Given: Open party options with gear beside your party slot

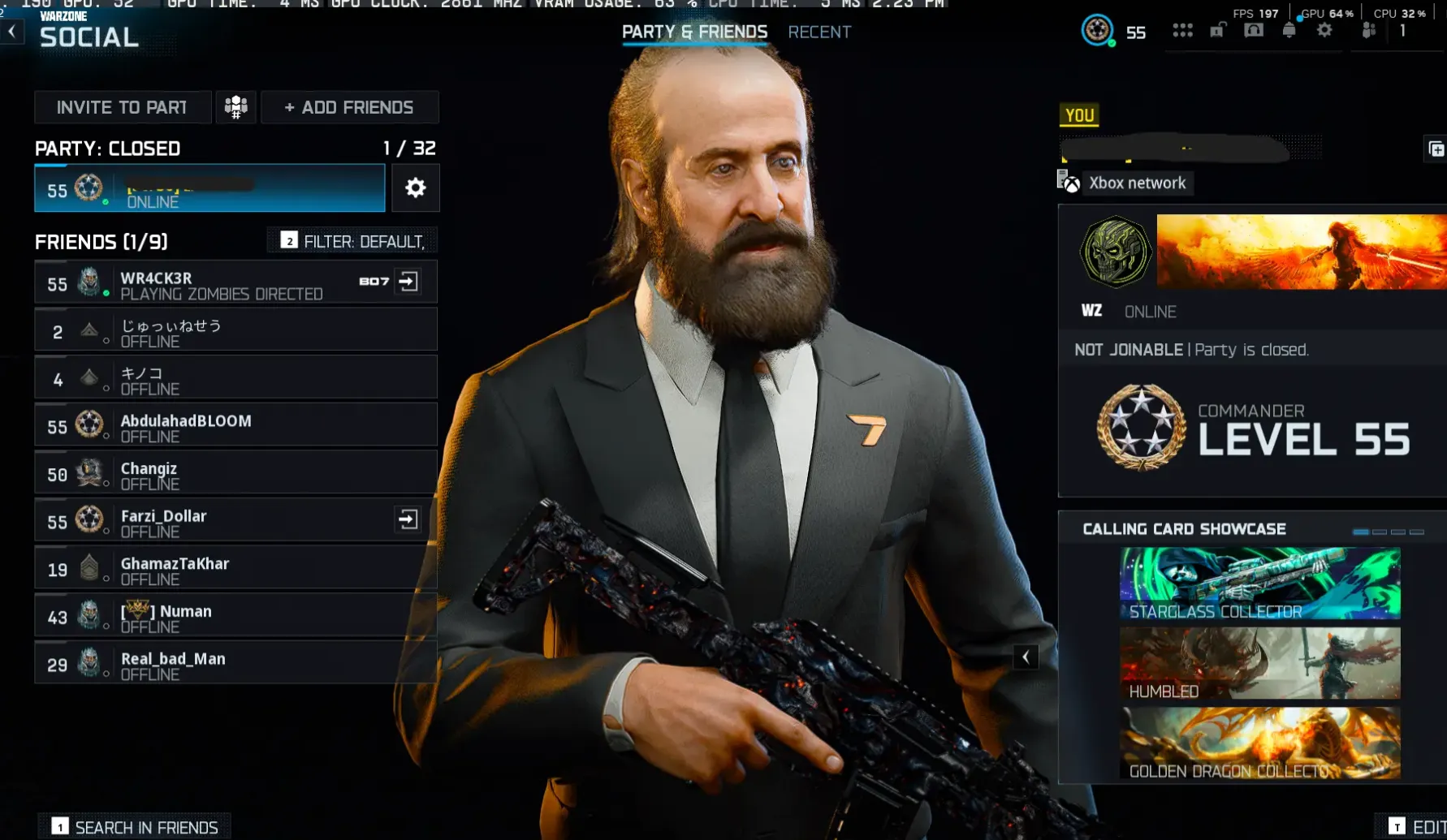Looking at the screenshot, I should (415, 187).
